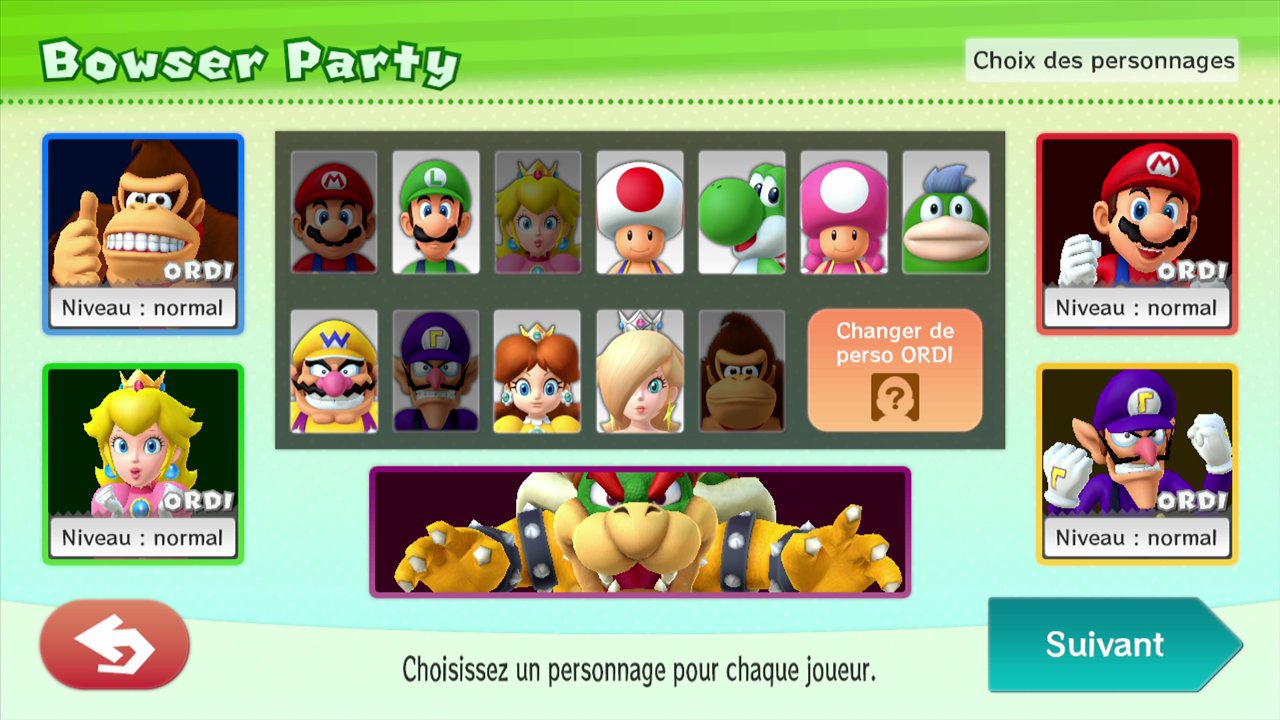1280x720 pixels.
Task: Choose Spike from the character roster
Action: click(946, 212)
